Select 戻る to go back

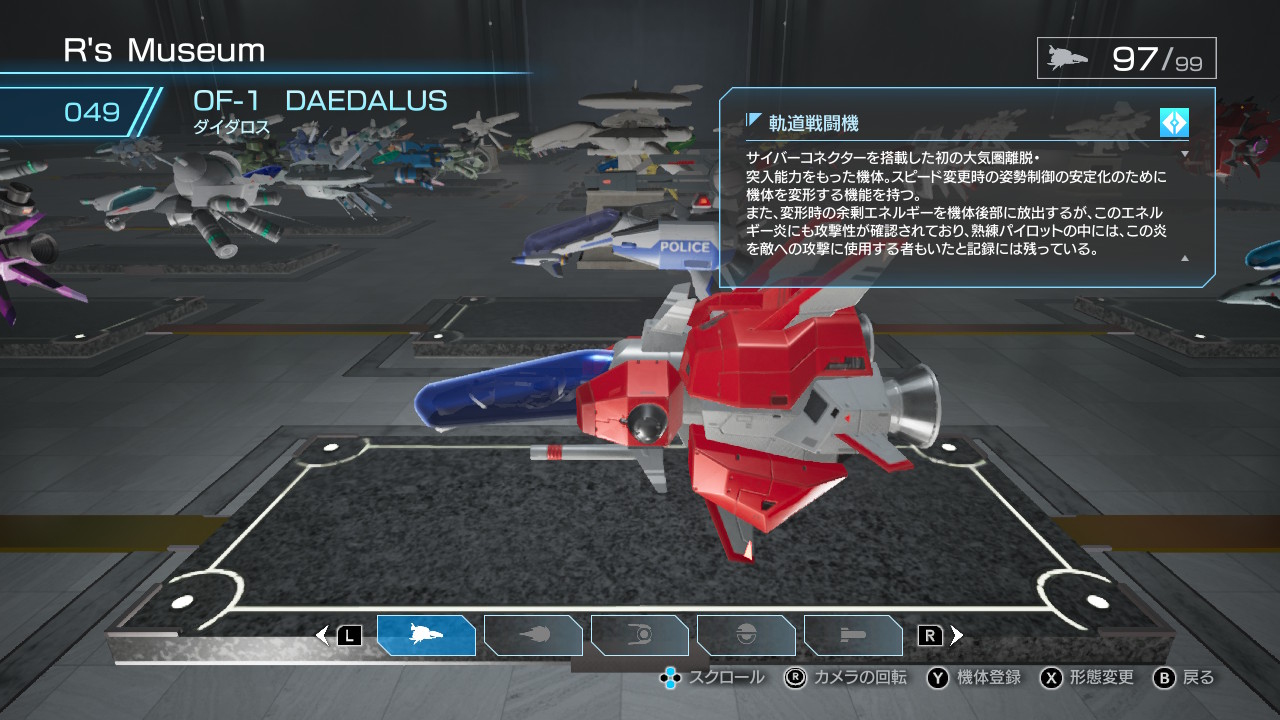point(1185,678)
